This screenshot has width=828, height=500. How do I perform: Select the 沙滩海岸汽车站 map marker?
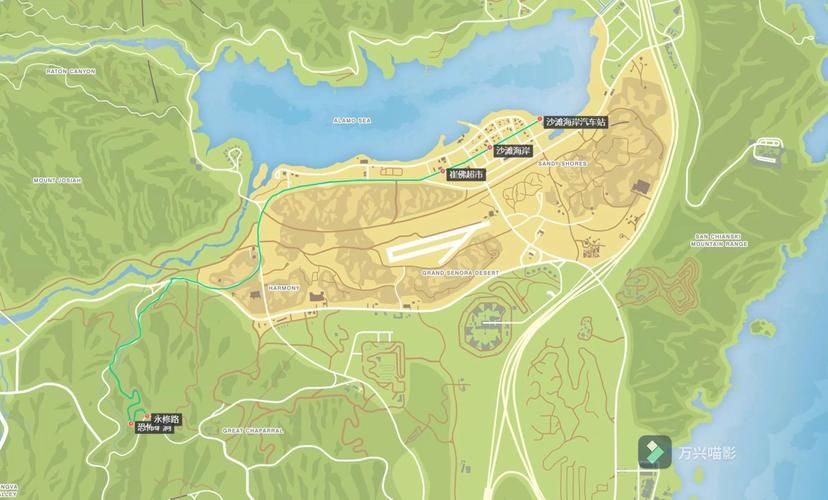pyautogui.click(x=541, y=121)
